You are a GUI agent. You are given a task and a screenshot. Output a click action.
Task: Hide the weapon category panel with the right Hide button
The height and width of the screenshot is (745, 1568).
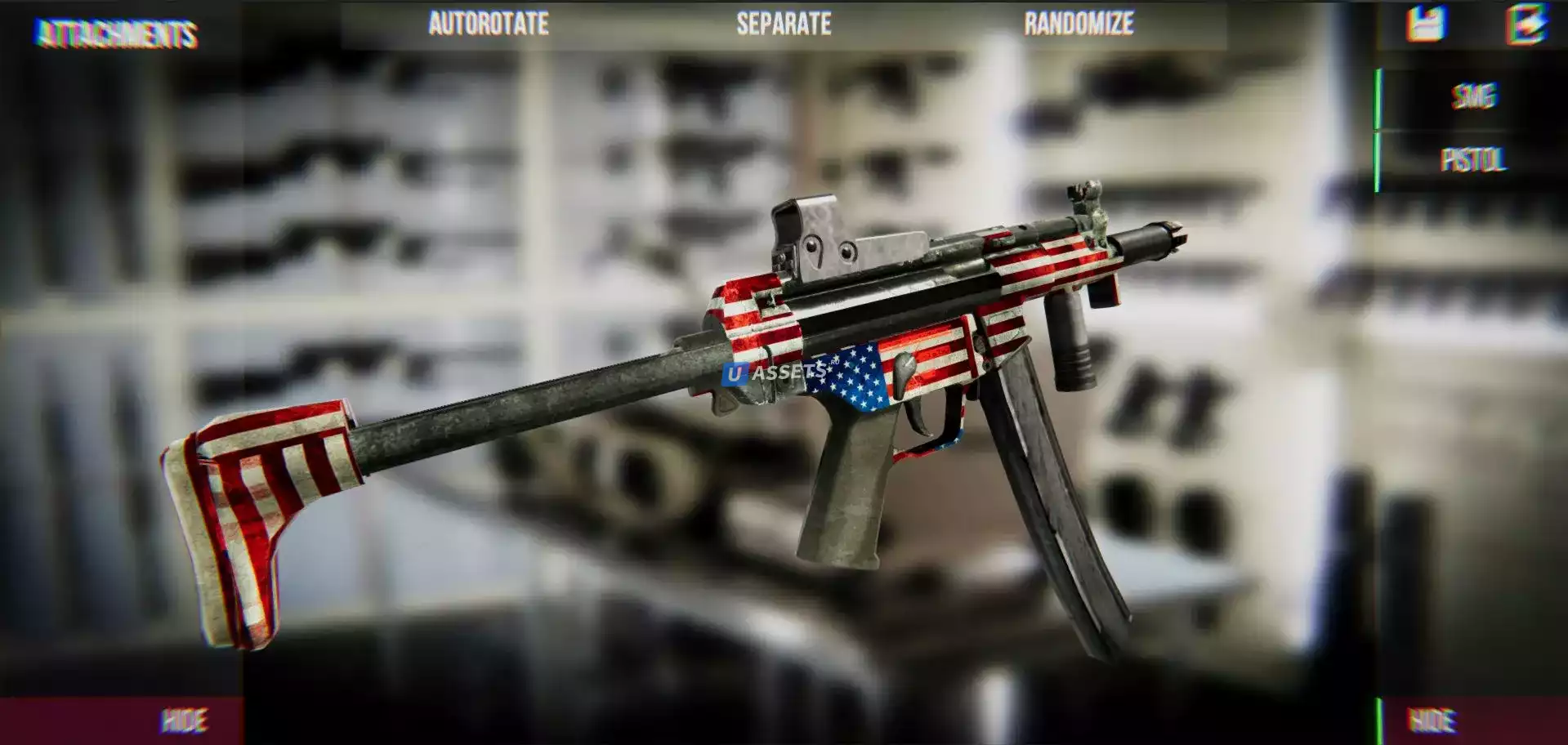point(1432,720)
